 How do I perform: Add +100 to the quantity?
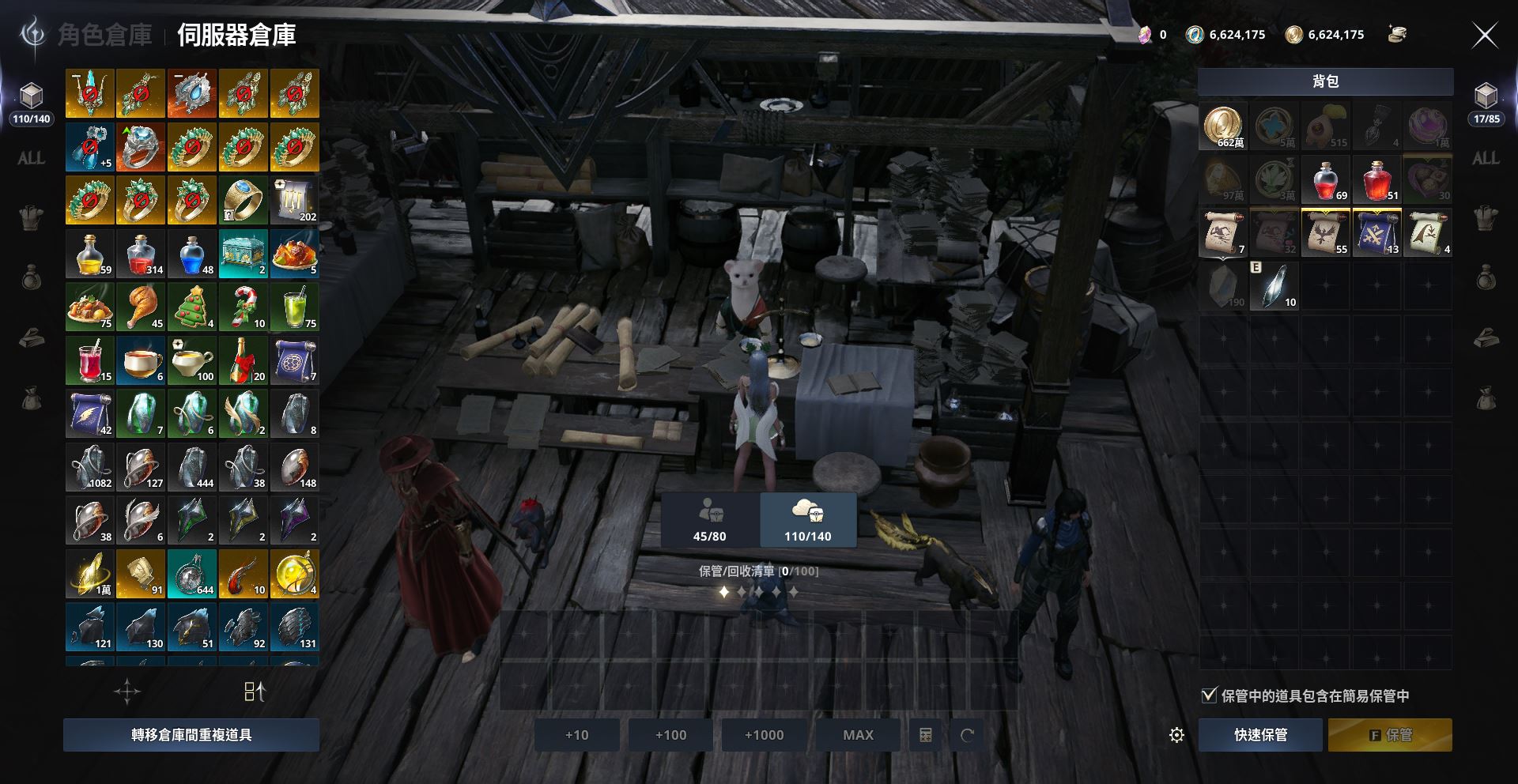click(670, 735)
